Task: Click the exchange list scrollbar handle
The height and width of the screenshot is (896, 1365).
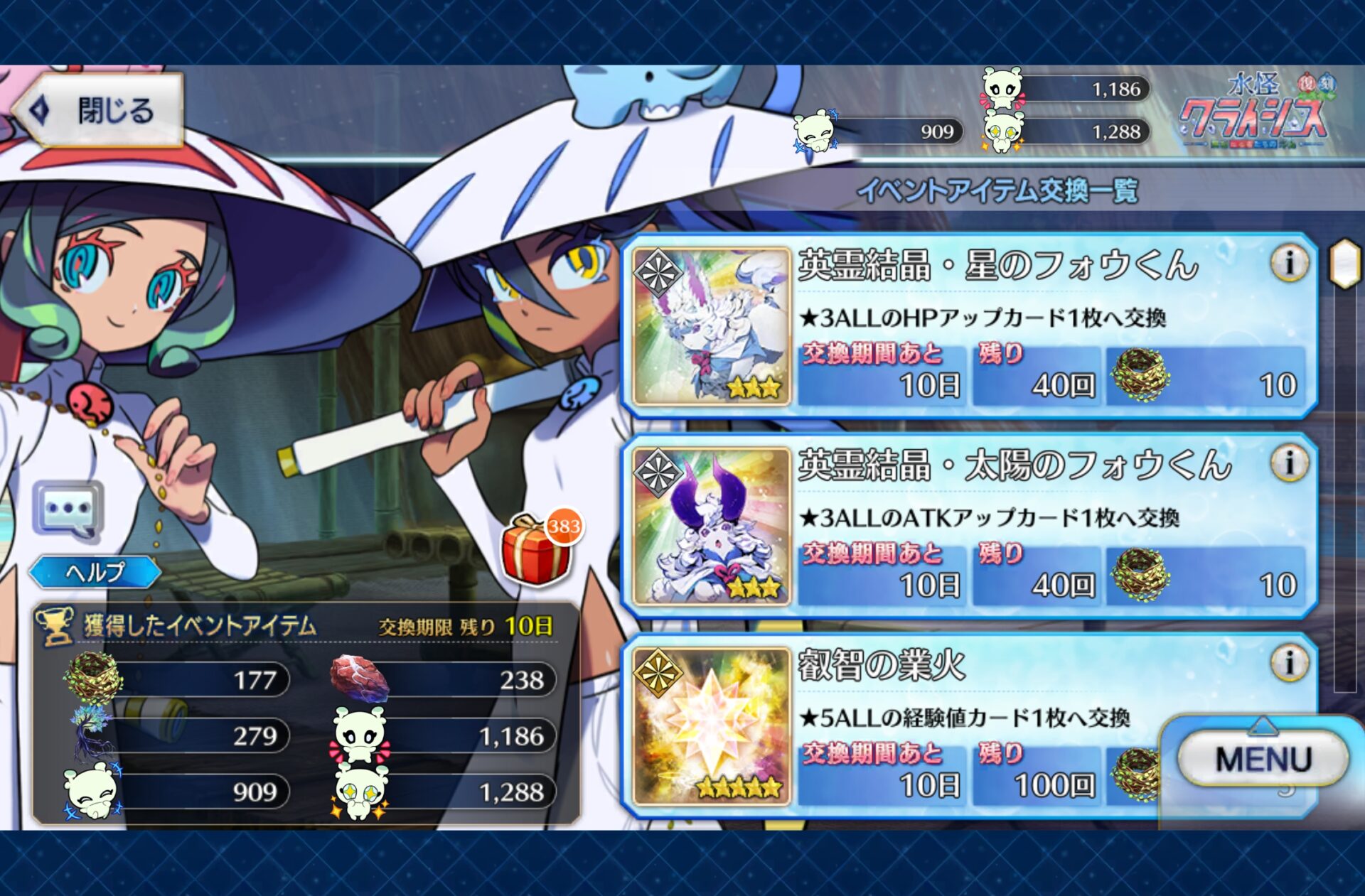Action: [1344, 264]
